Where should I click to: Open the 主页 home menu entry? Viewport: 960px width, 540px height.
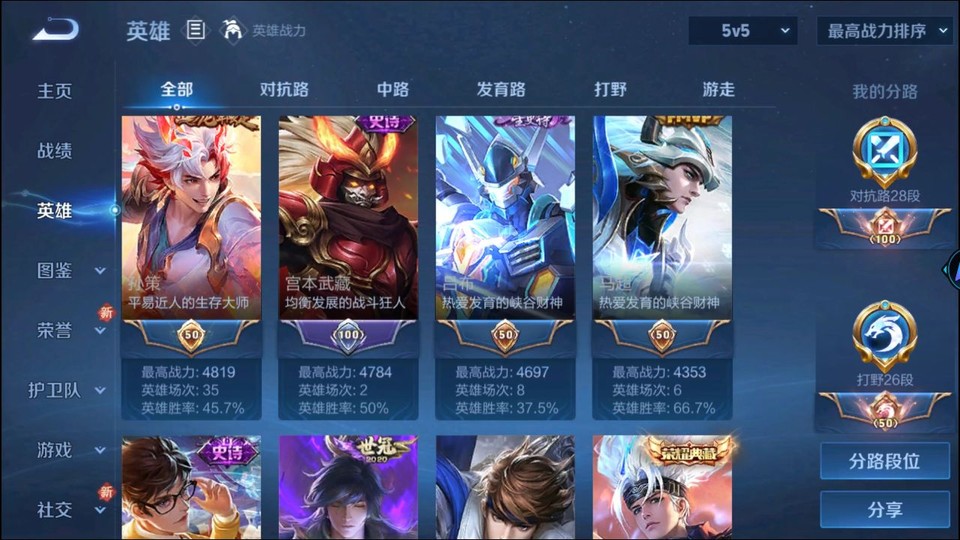pos(55,91)
